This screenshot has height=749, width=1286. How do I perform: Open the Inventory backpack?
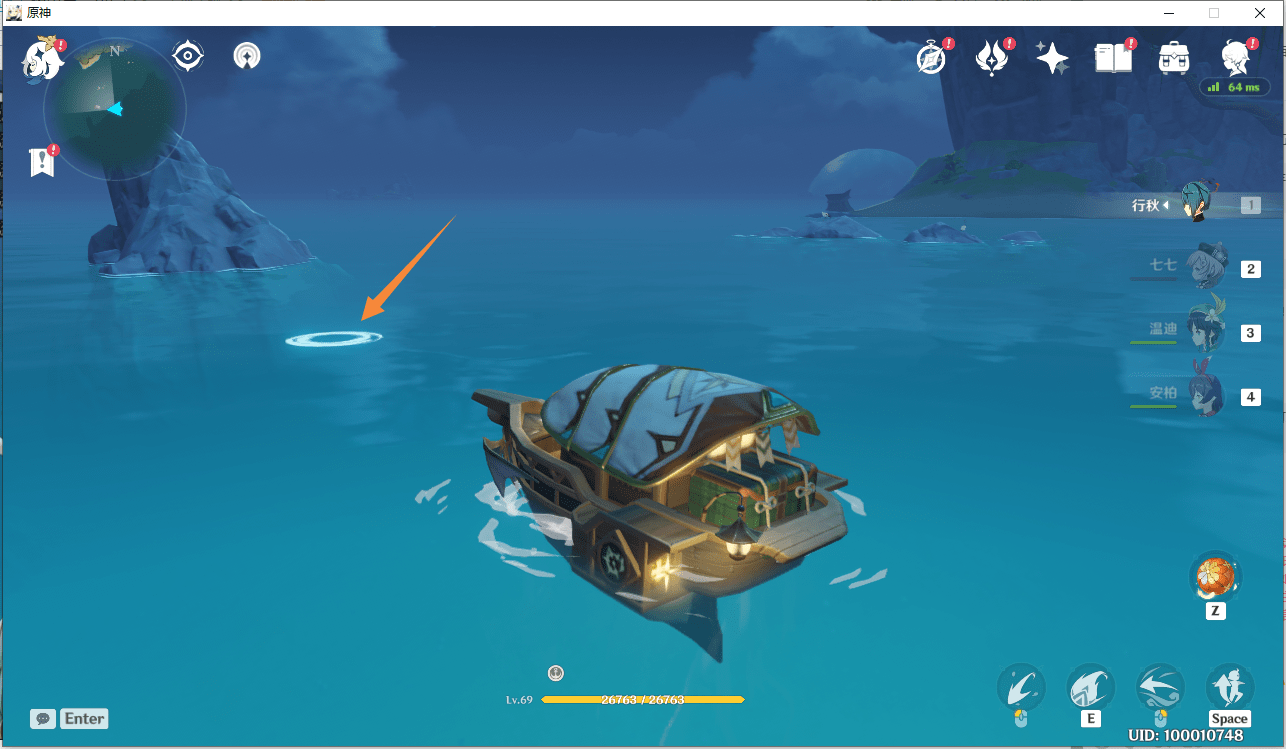(x=1173, y=59)
